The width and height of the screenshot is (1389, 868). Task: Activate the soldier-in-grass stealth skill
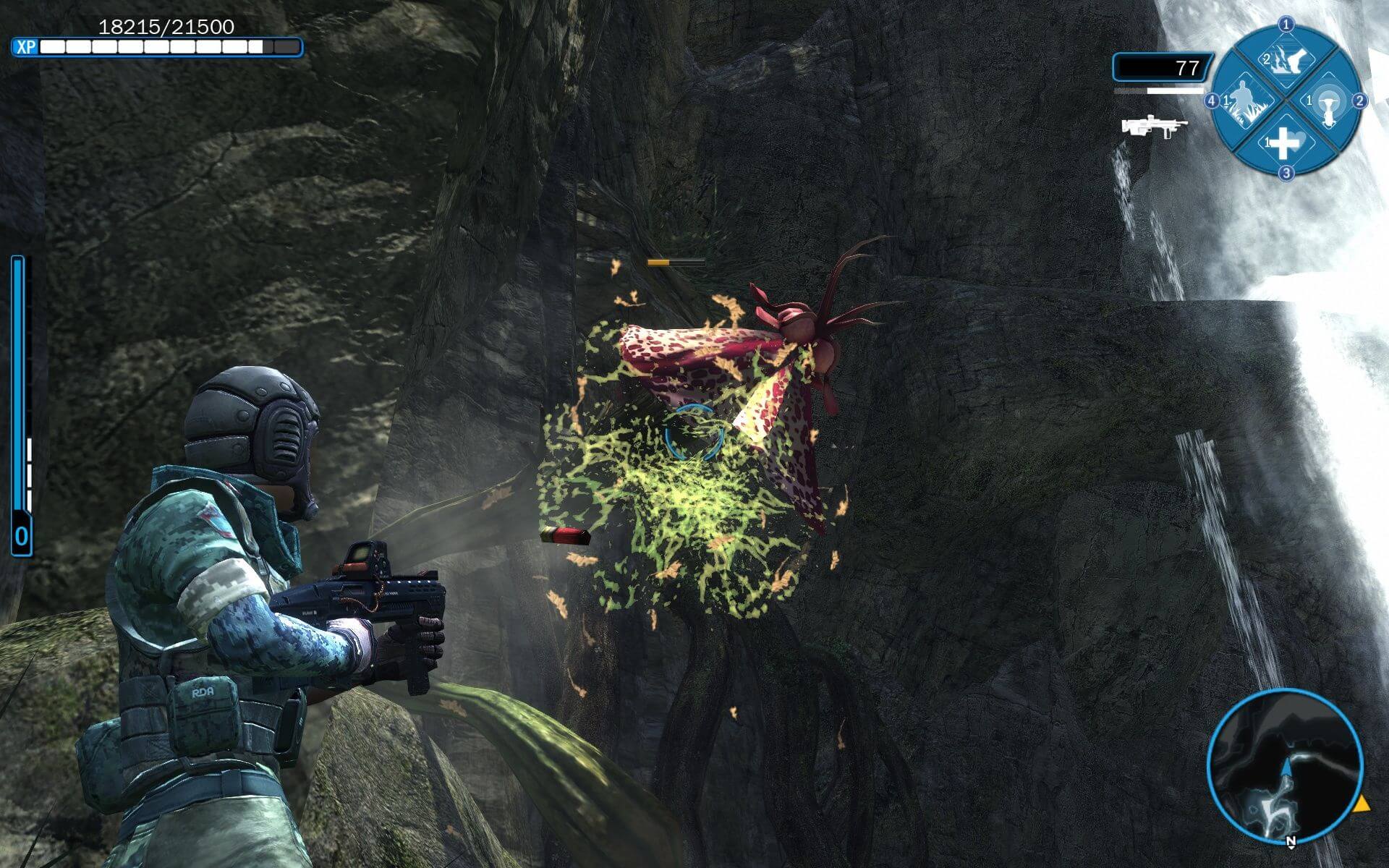coord(1244,102)
